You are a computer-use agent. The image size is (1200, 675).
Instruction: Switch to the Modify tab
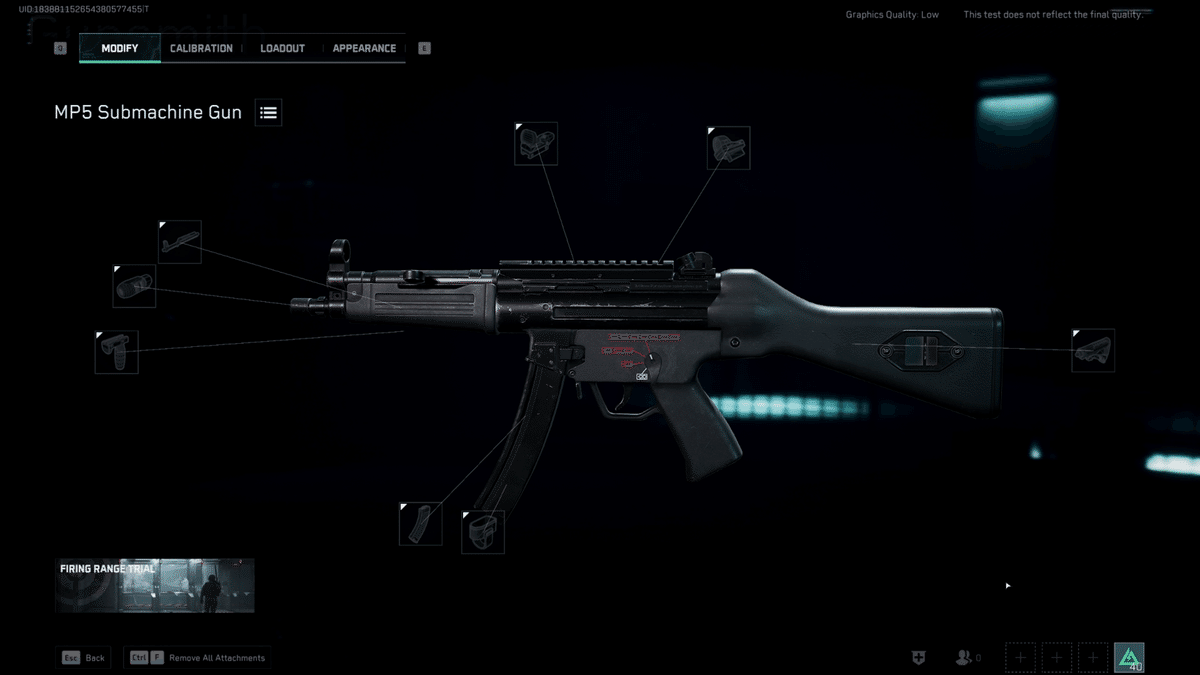click(x=119, y=48)
